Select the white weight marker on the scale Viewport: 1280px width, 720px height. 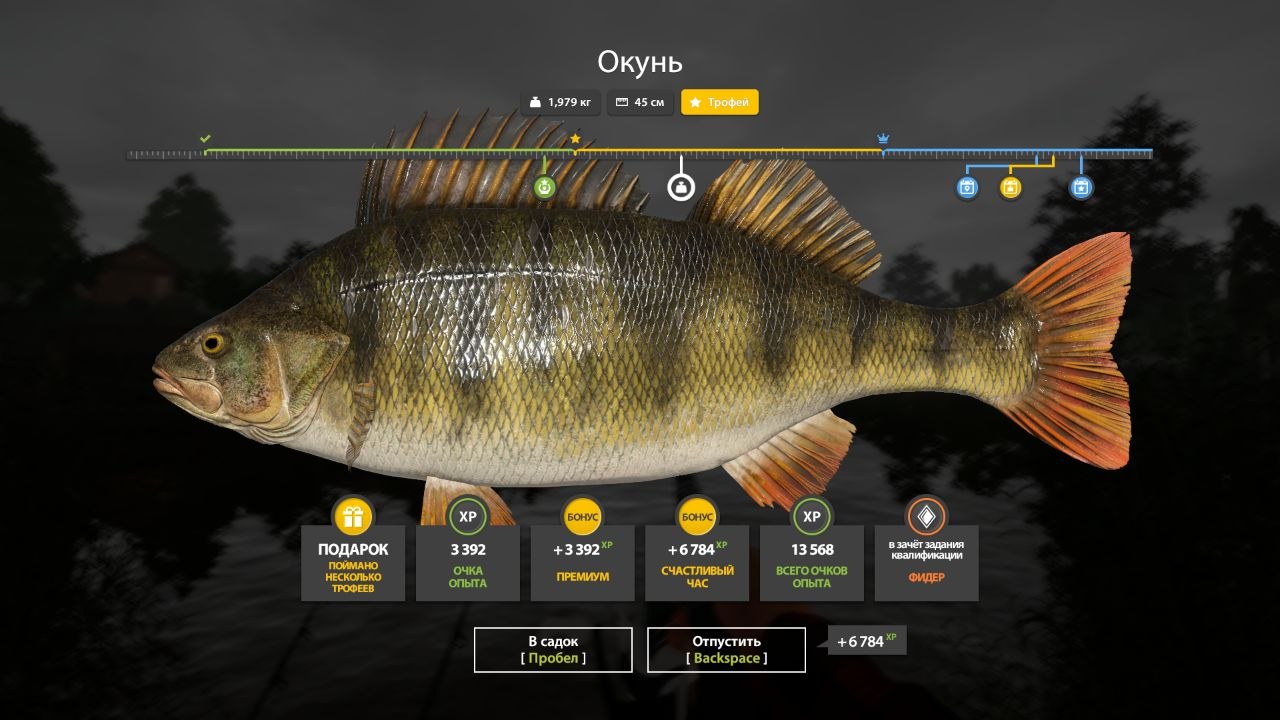(681, 187)
